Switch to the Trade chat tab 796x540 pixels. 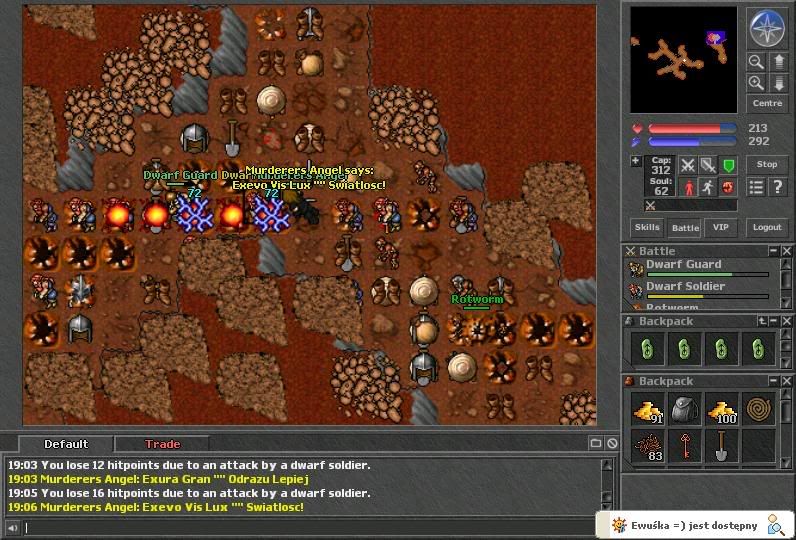click(x=162, y=444)
